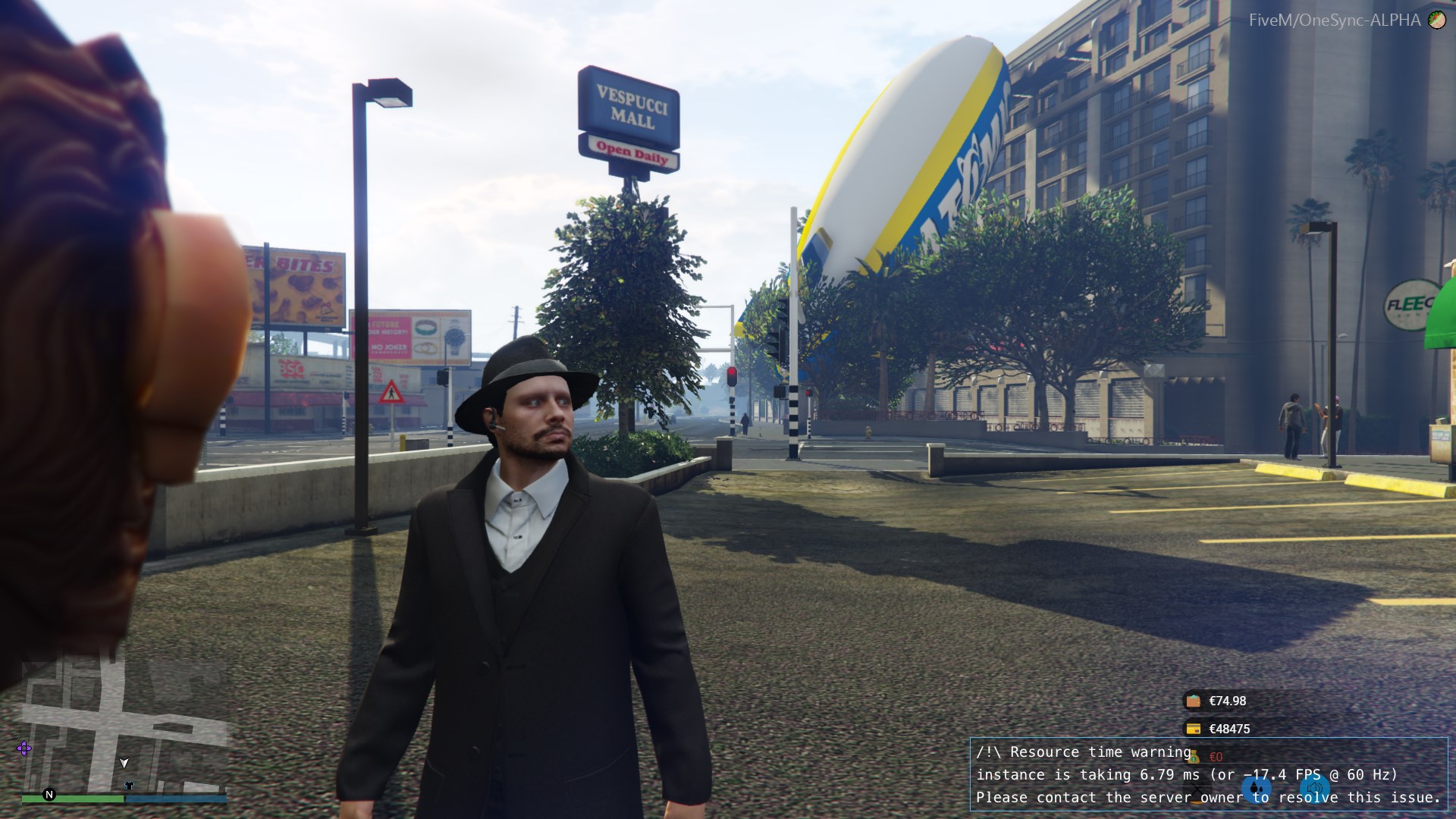The width and height of the screenshot is (1456, 819).
Task: Click the north compass N marker
Action: click(x=49, y=795)
